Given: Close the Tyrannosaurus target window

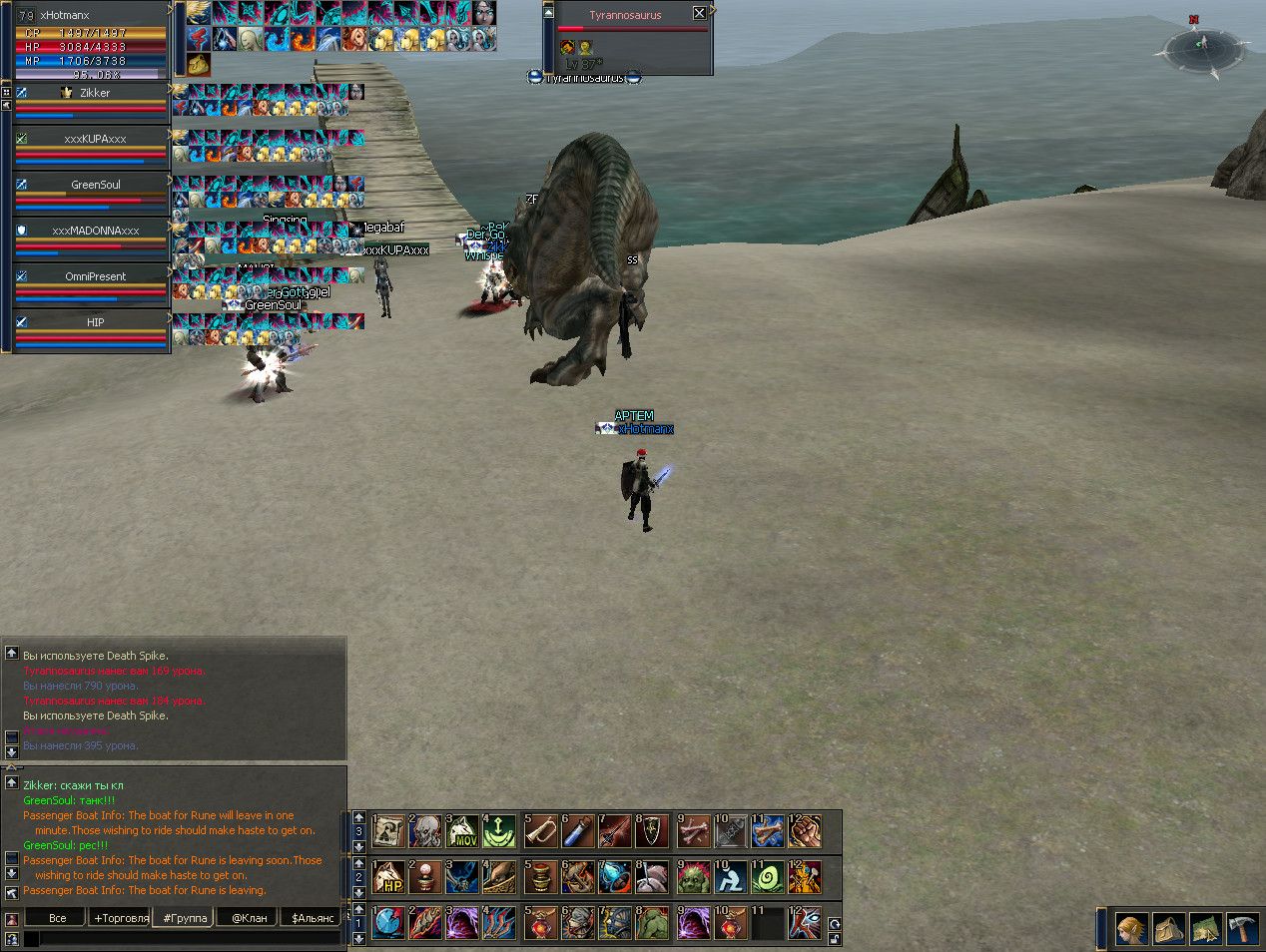Looking at the screenshot, I should point(699,13).
